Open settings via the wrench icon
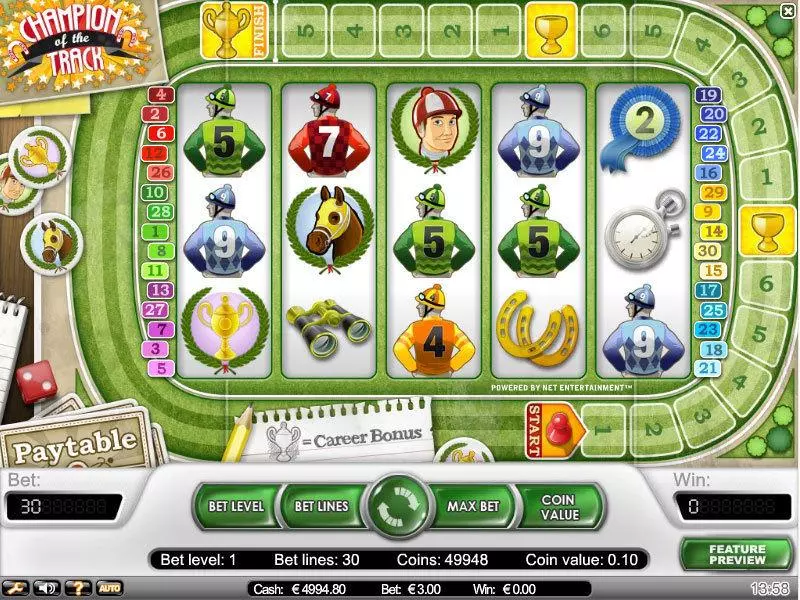 coord(17,588)
